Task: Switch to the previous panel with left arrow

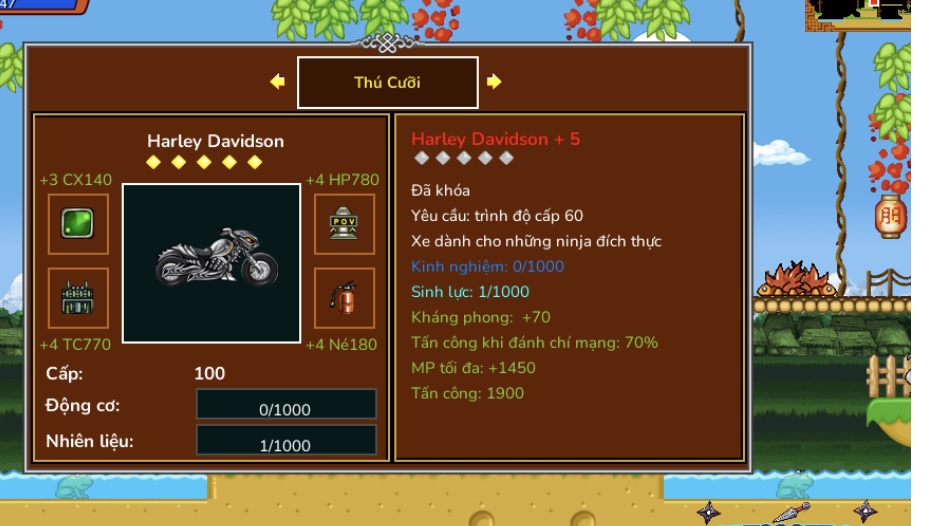Action: 278,82
